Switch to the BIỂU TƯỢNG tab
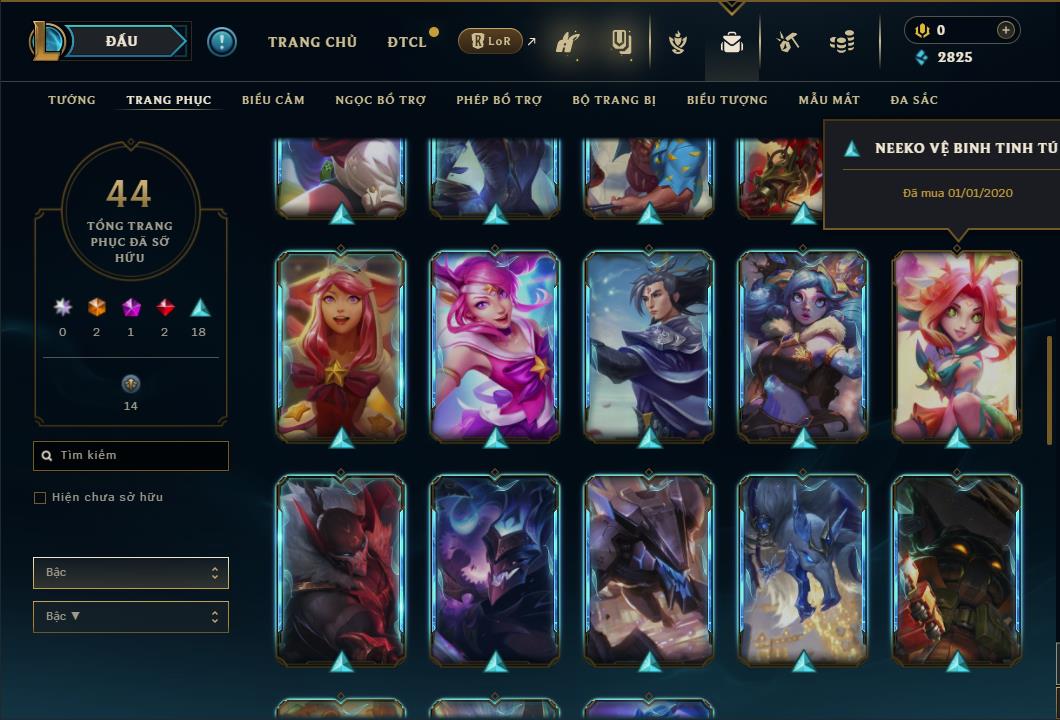 click(727, 100)
